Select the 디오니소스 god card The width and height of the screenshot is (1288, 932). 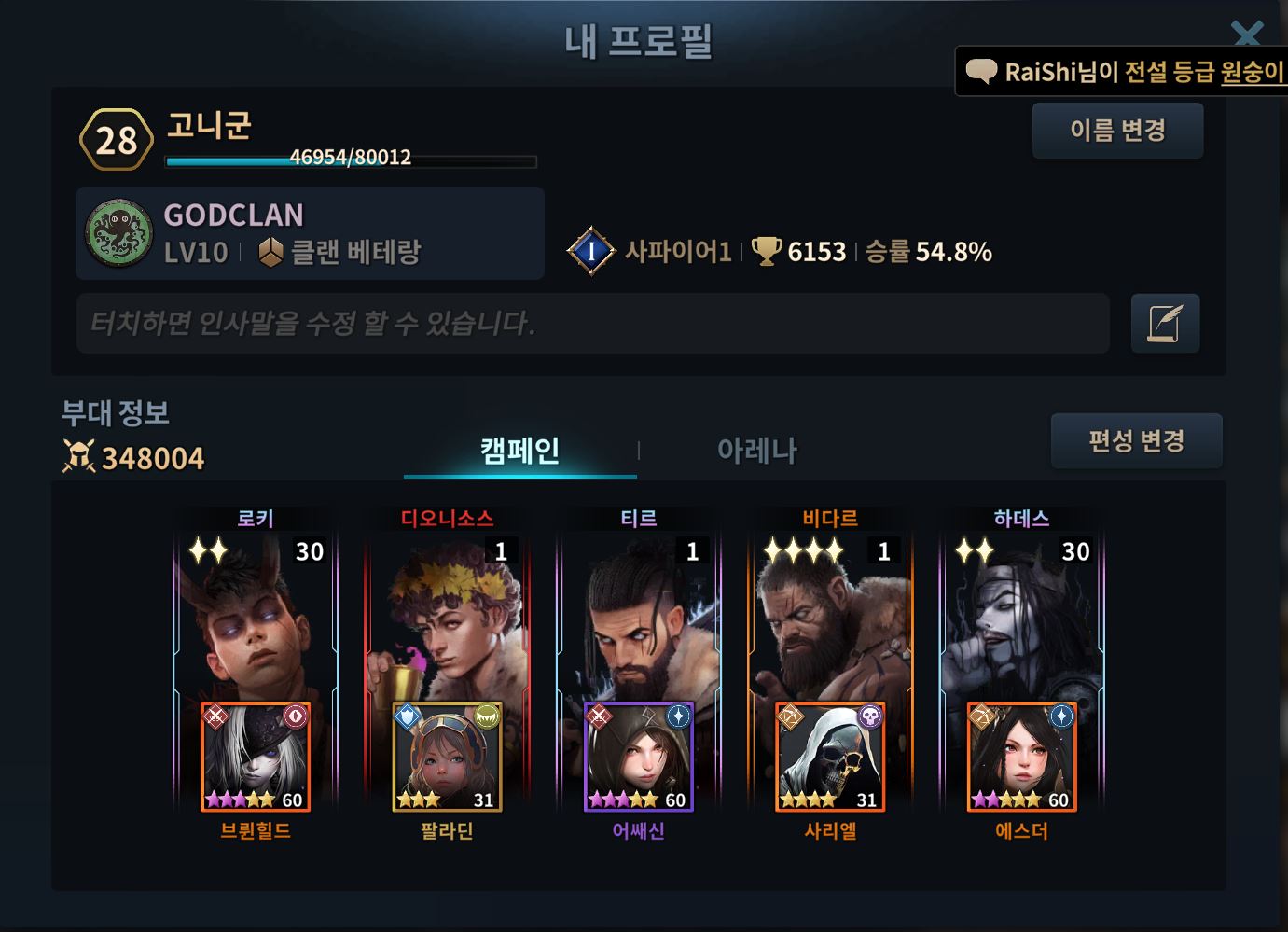pyautogui.click(x=447, y=616)
